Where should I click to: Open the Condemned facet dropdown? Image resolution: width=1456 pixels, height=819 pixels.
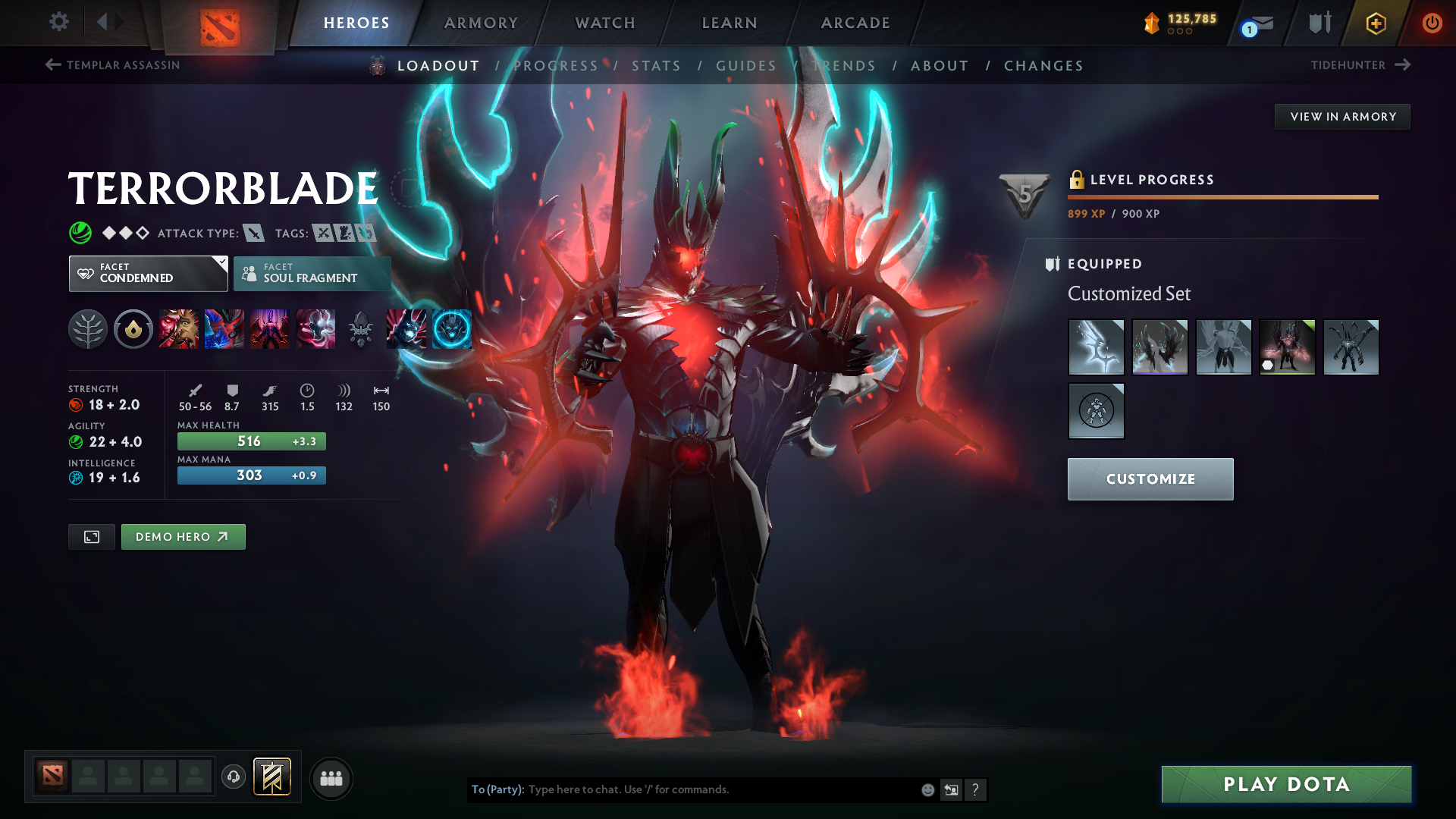(x=148, y=273)
